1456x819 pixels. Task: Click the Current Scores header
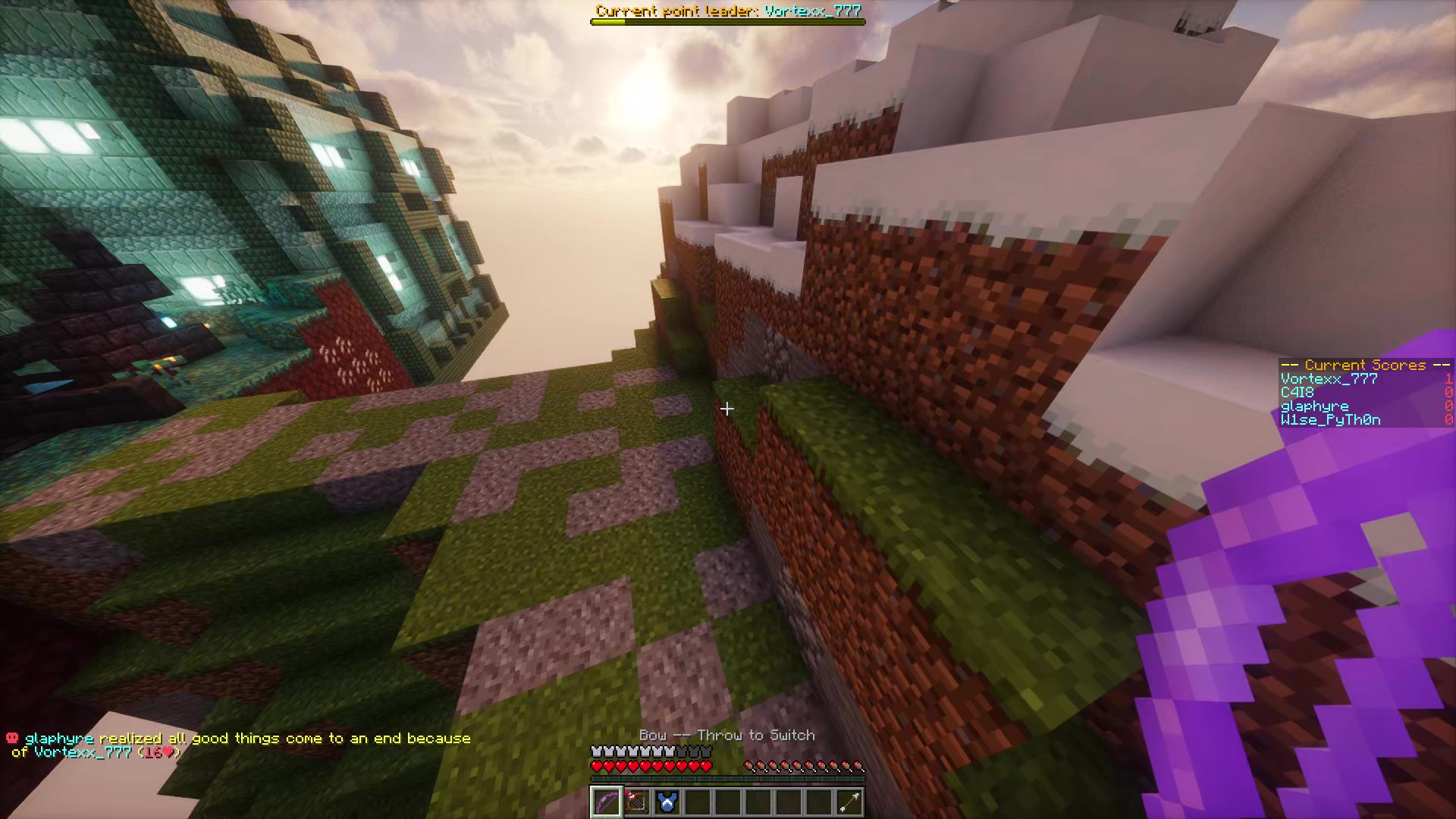click(1365, 365)
